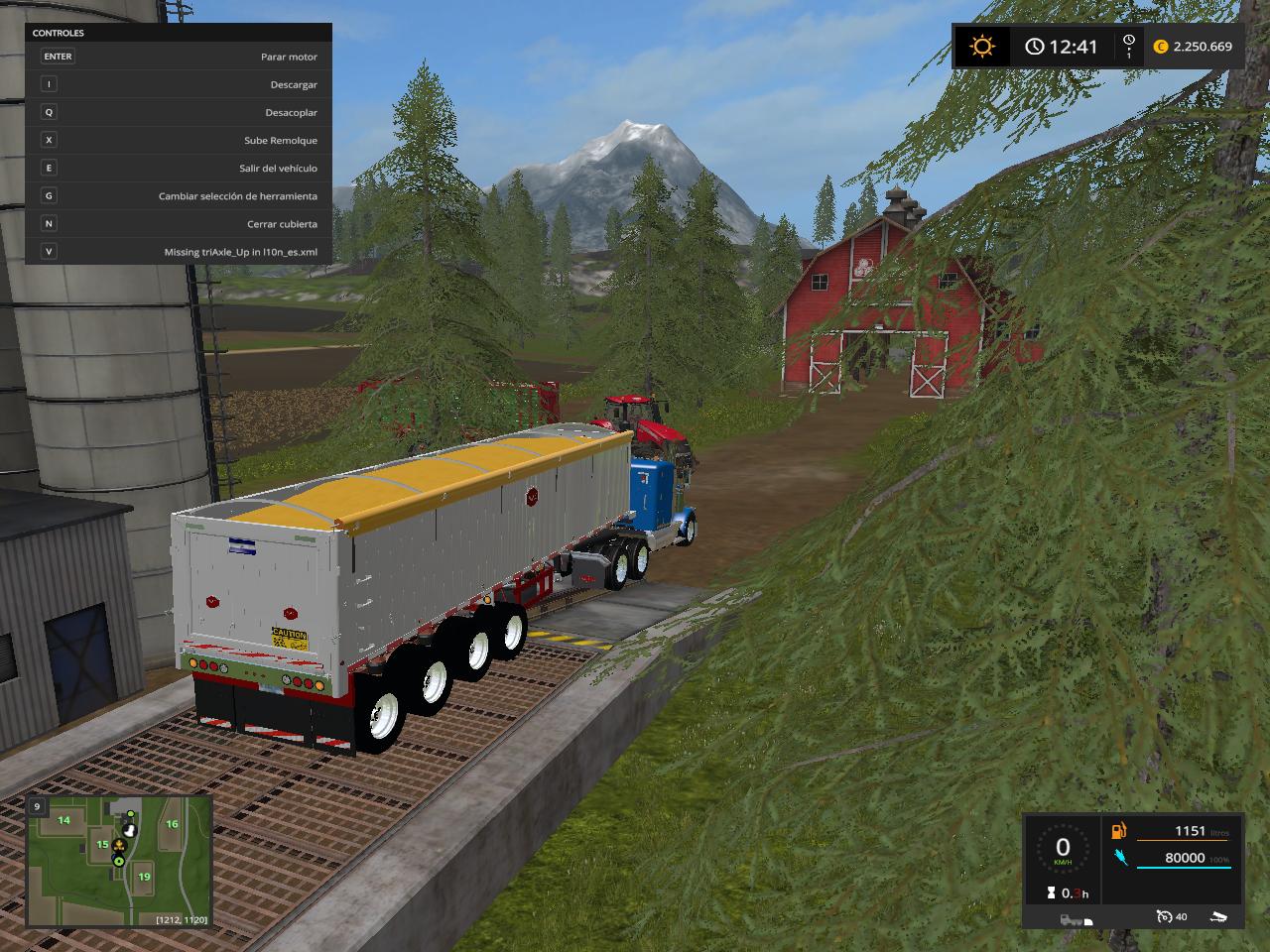Click the orange fuel pump icon
The height and width of the screenshot is (952, 1270).
[1119, 831]
